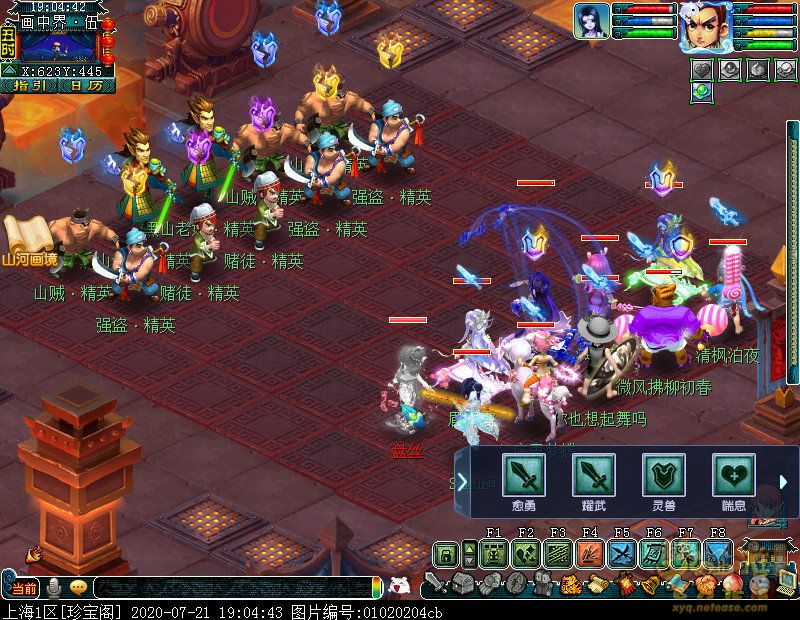Click the purple-haired pet portrait

click(592, 21)
